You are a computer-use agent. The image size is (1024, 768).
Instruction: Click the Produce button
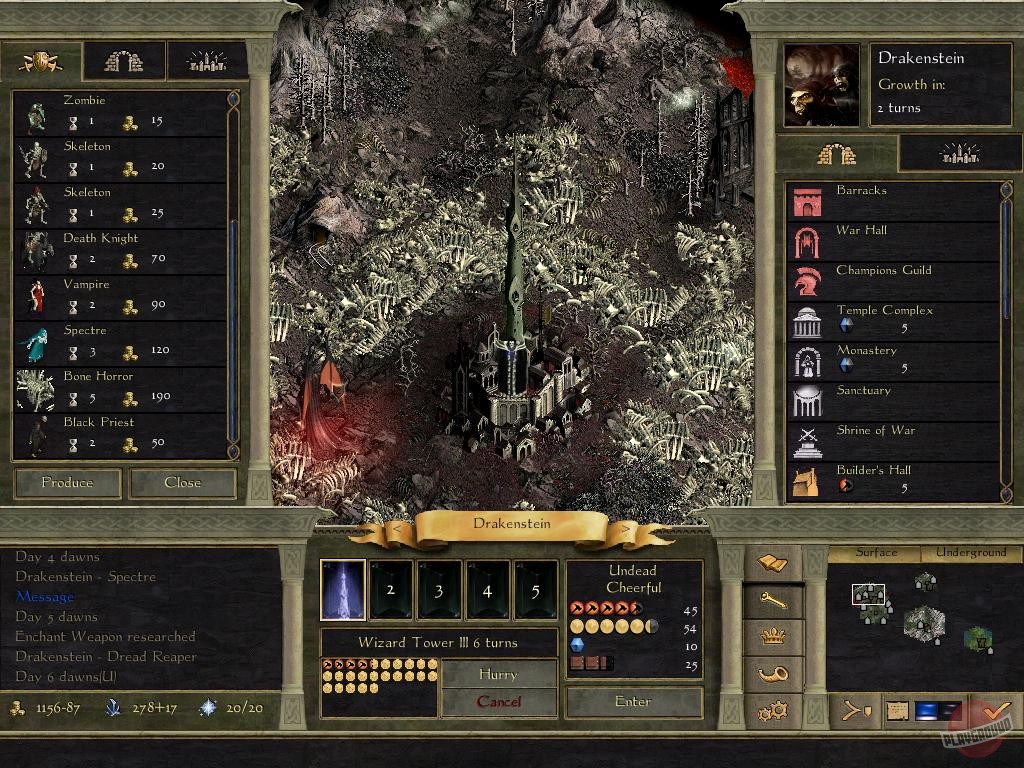click(x=68, y=483)
